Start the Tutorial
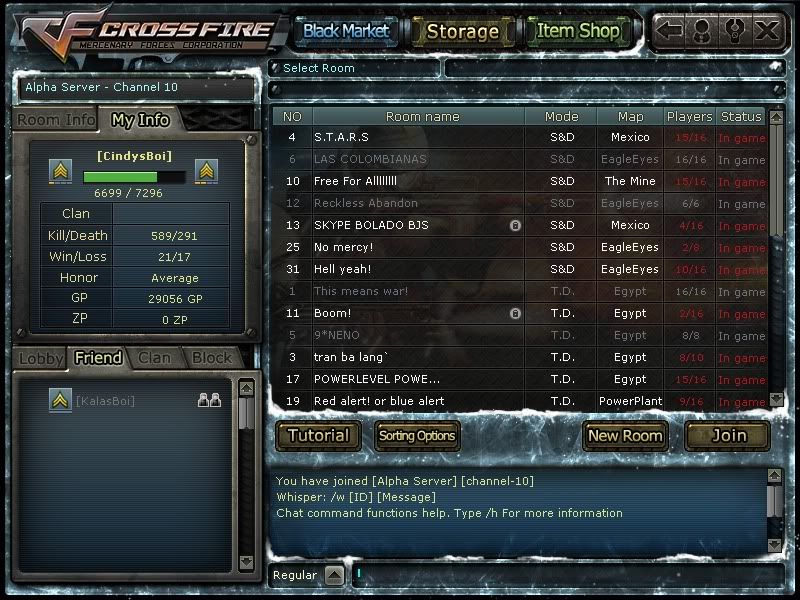Screen dimensions: 800x600 [319, 435]
